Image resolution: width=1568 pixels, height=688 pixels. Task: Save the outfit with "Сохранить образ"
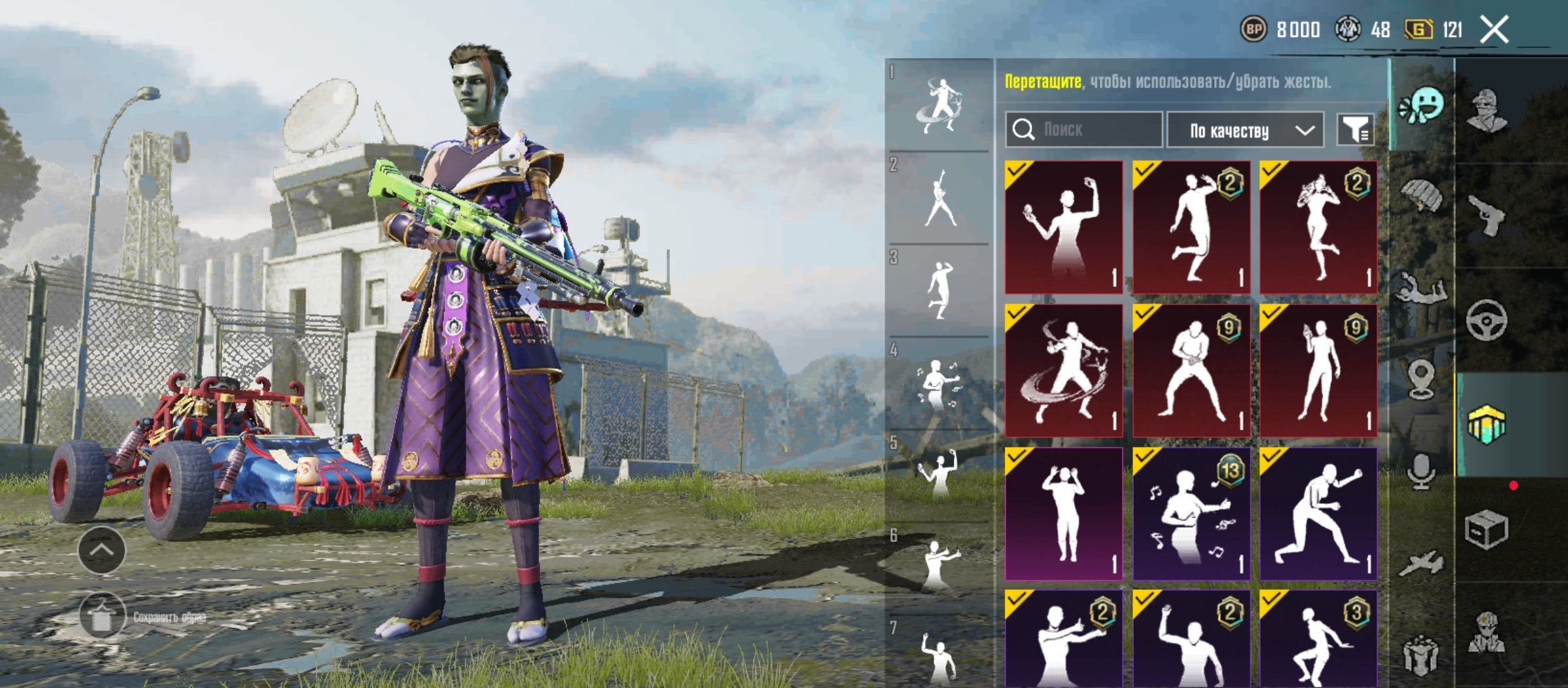(102, 616)
